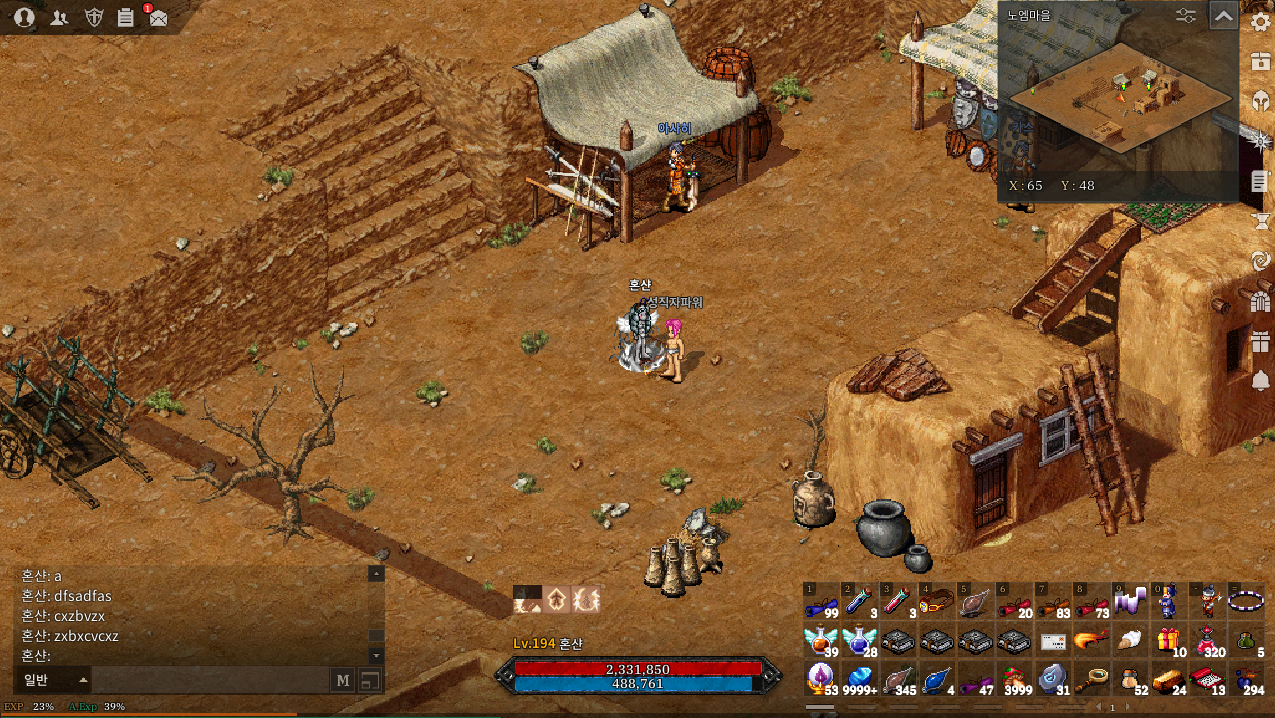Select the red-capped mushroom item stack
The image size is (1275, 718).
pyautogui.click(x=1017, y=679)
